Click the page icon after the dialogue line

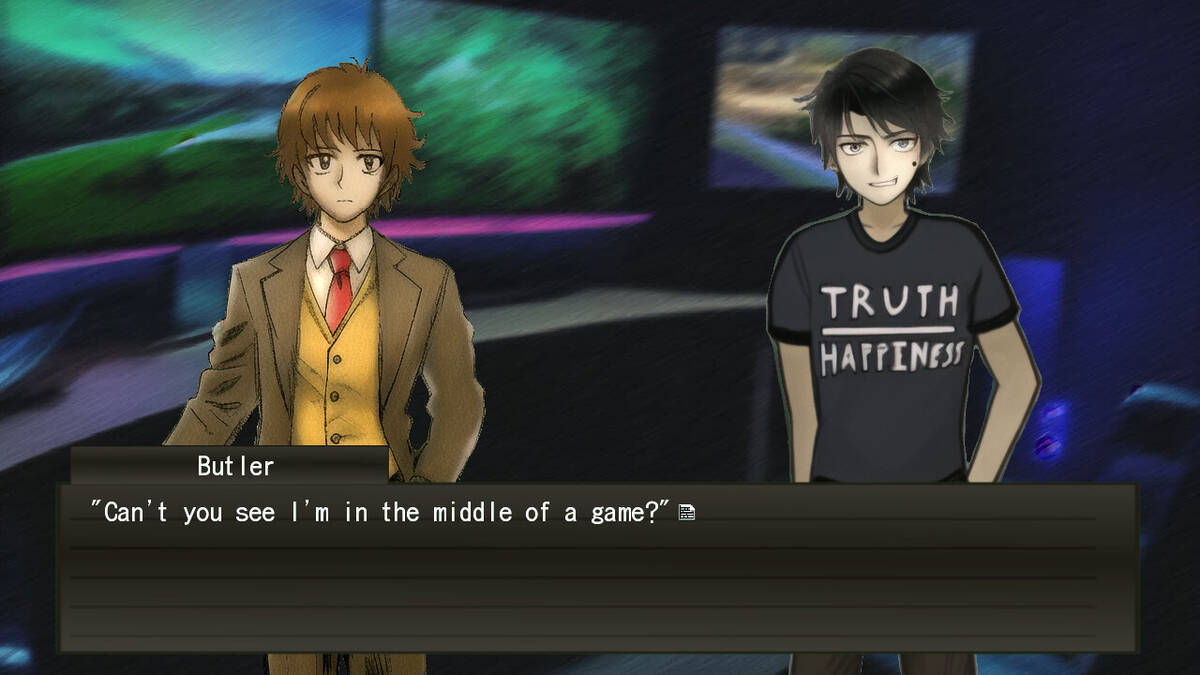pos(687,513)
